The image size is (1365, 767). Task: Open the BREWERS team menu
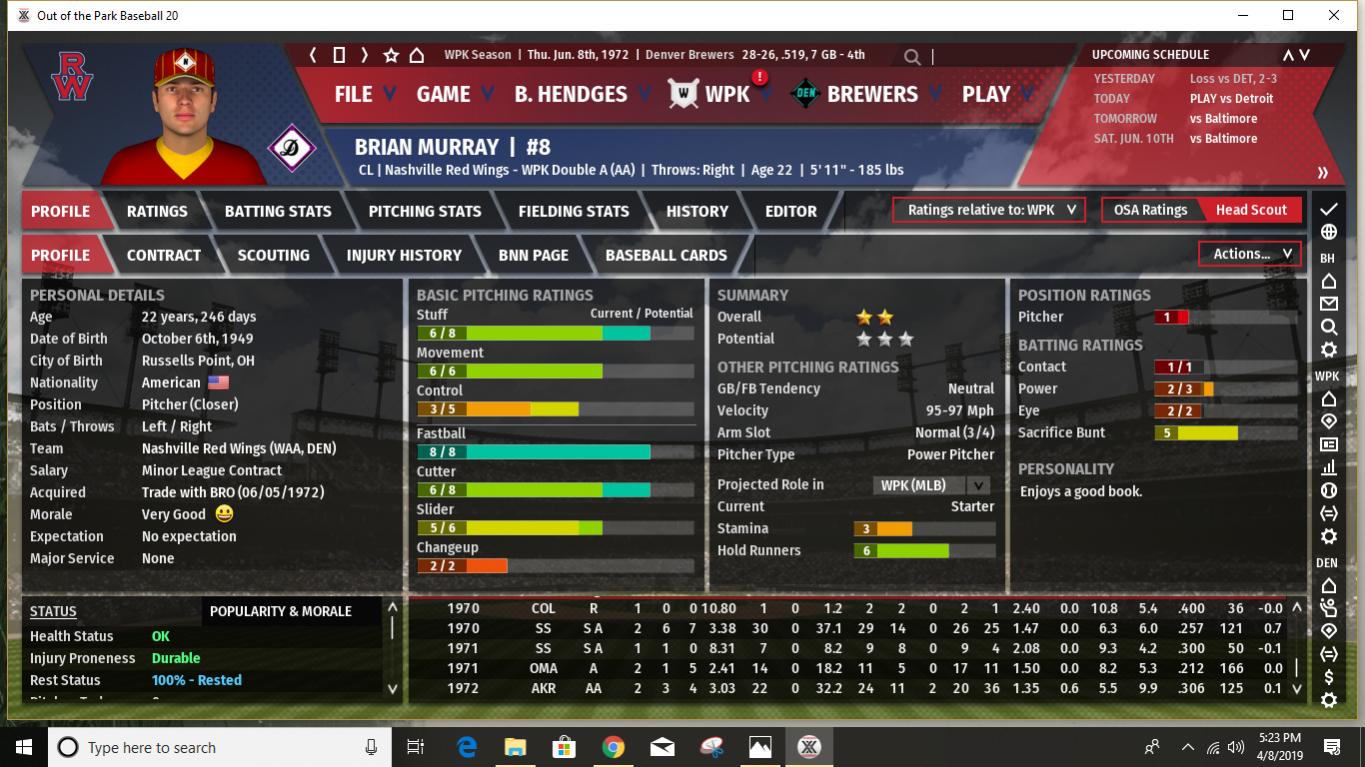tap(872, 94)
